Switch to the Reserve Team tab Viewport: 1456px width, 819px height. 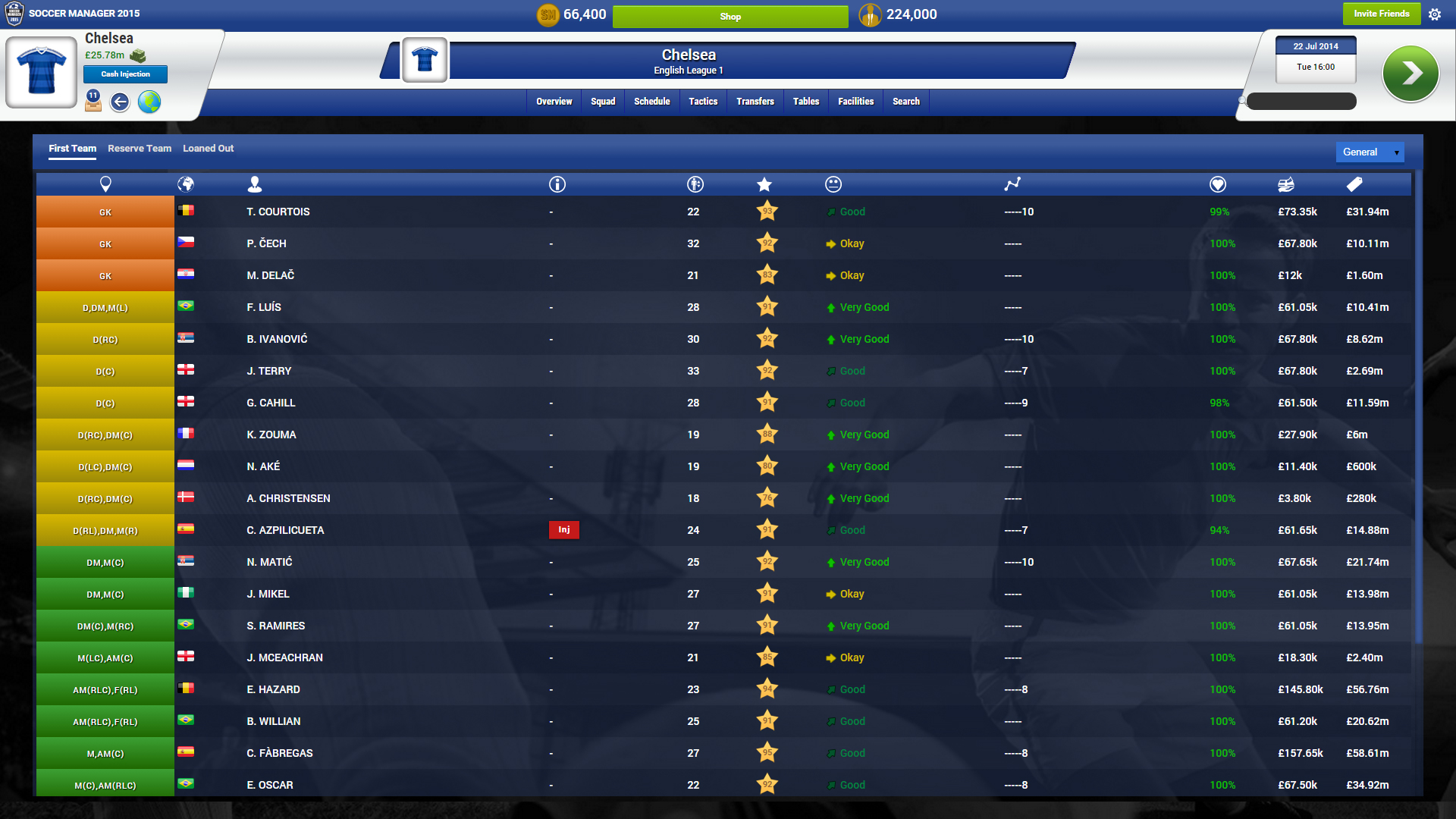pyautogui.click(x=139, y=148)
